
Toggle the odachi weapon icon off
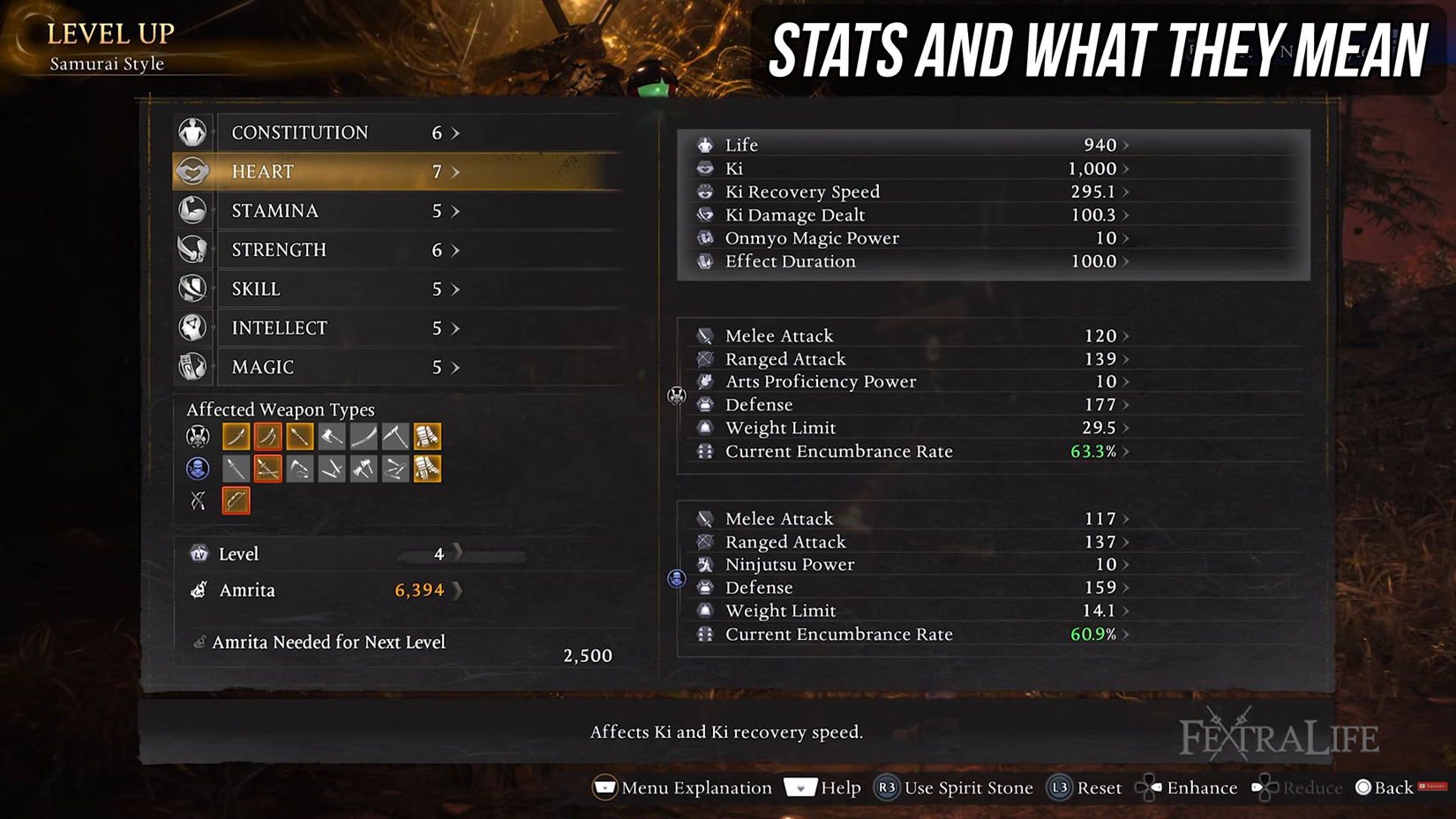(363, 435)
